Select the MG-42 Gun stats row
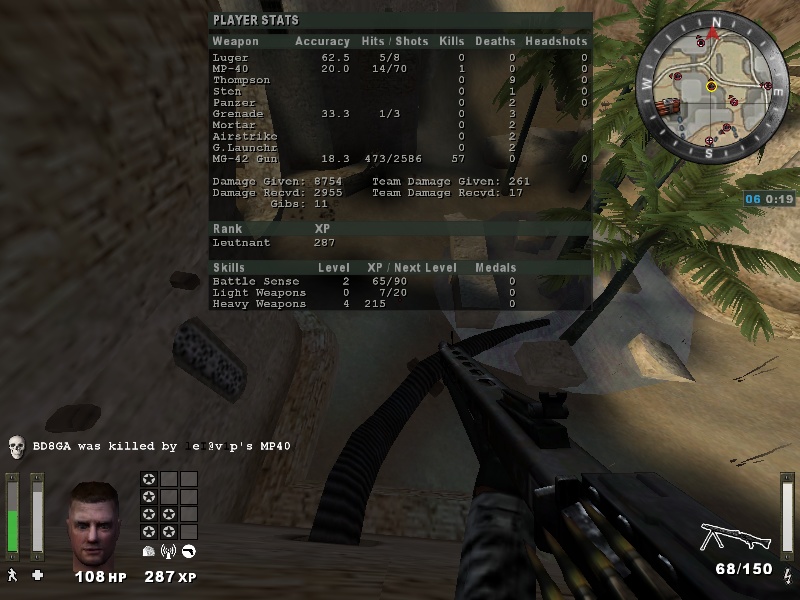The width and height of the screenshot is (800, 600). [400, 158]
